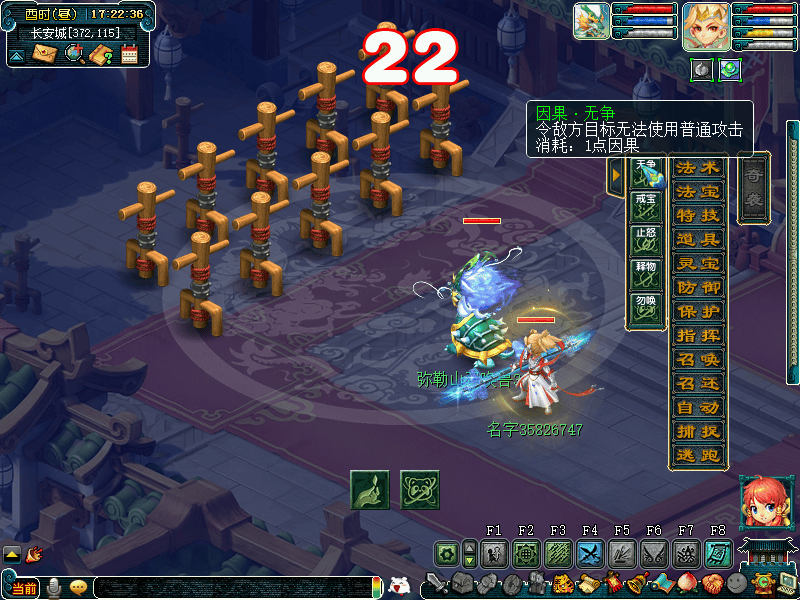Choose the 捕捉 (capture) command
The image size is (800, 600).
[x=698, y=431]
